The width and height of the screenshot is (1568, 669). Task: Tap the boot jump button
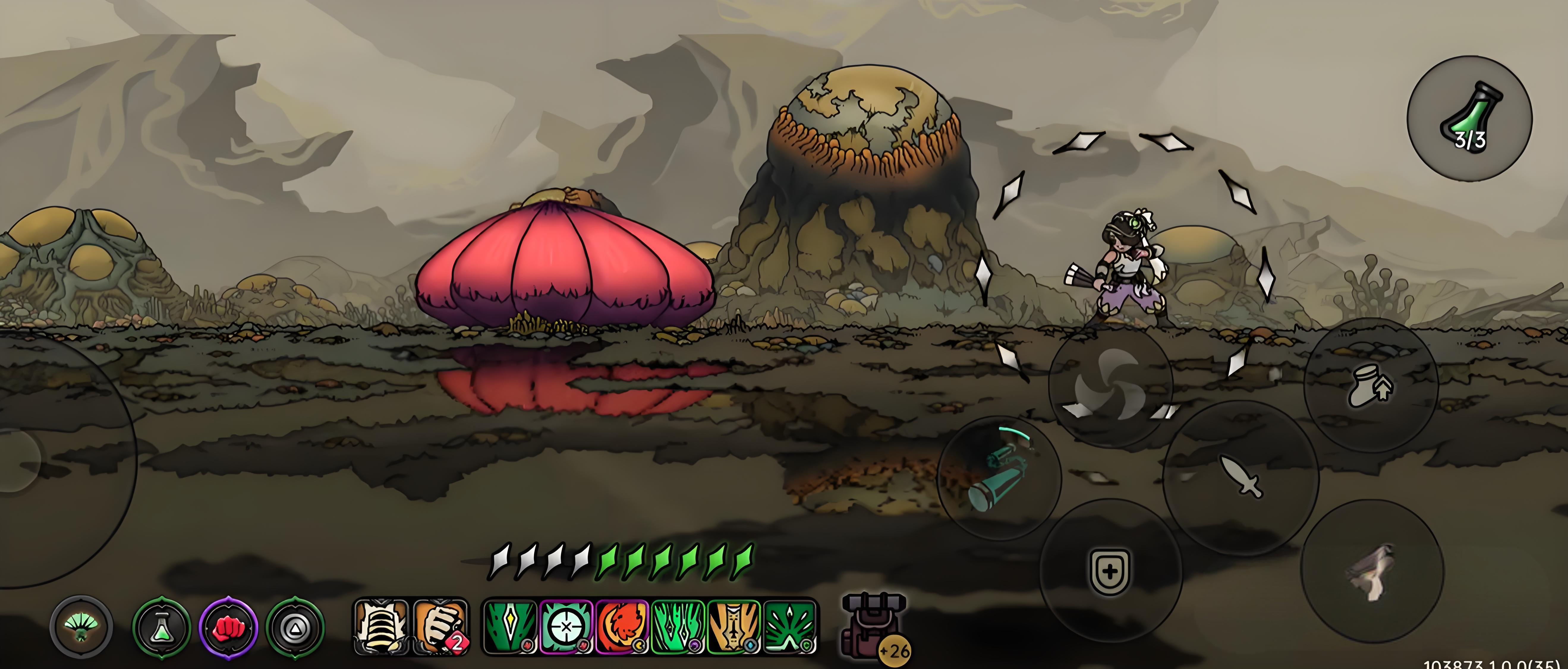[x=1371, y=386]
